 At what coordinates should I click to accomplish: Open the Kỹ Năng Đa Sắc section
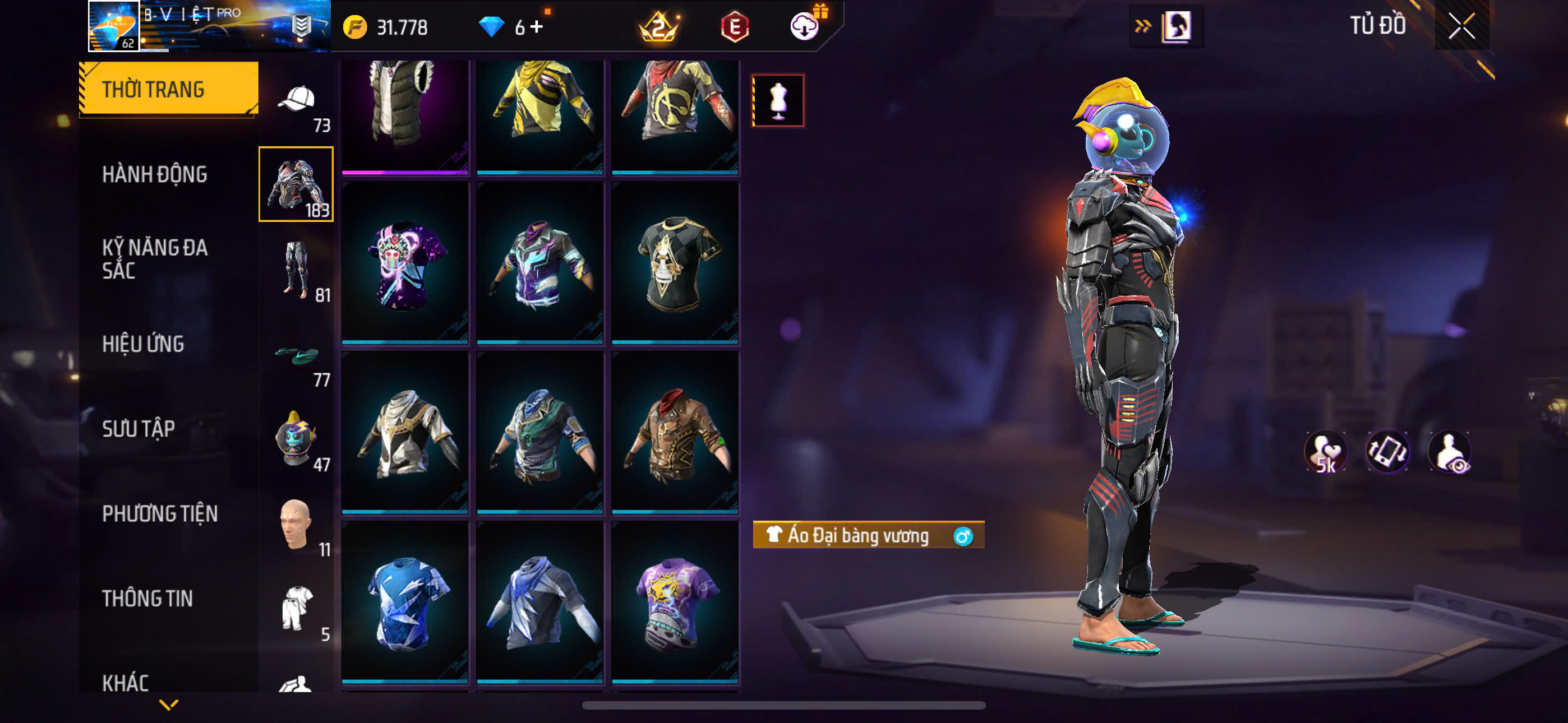point(155,258)
